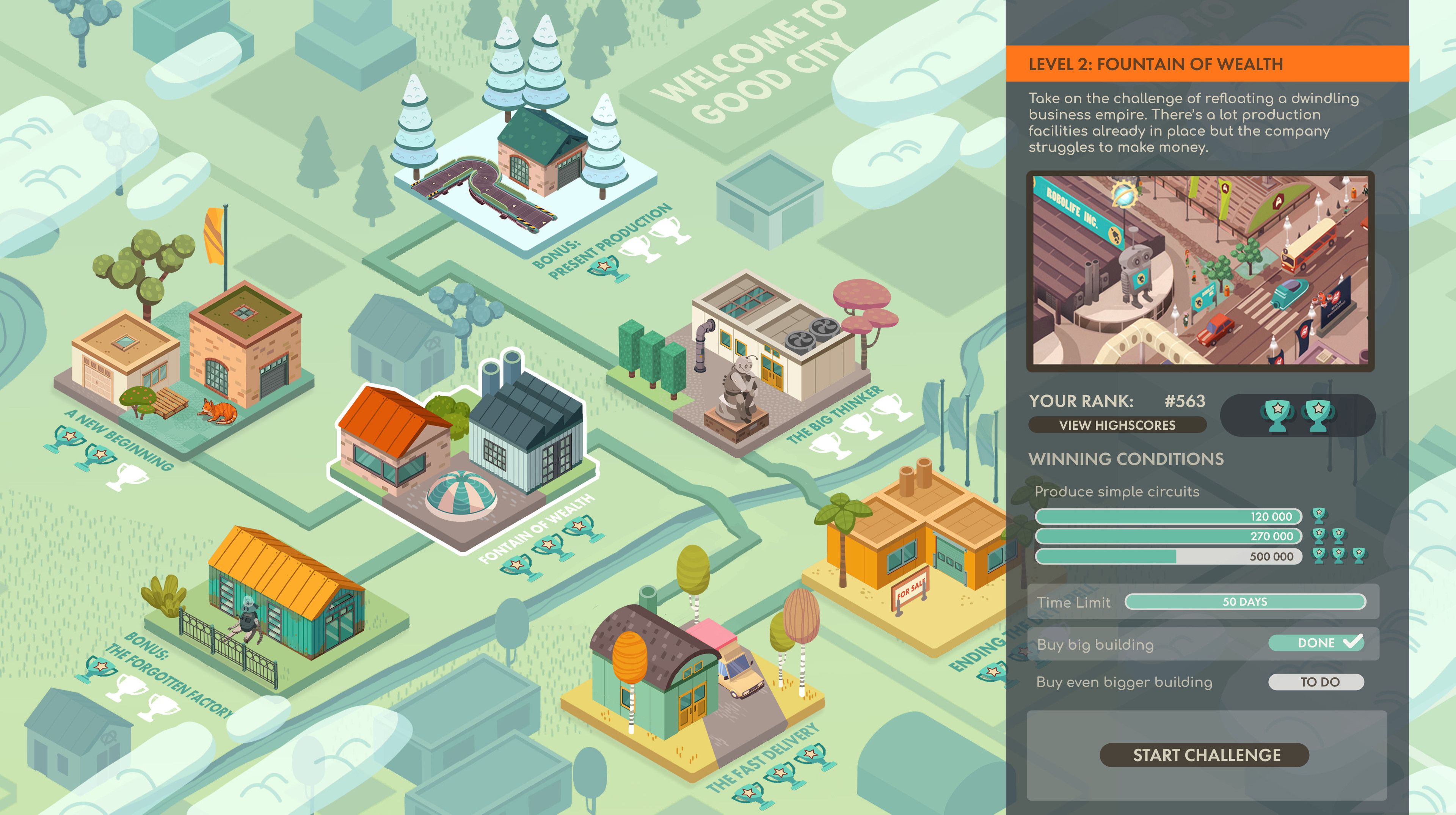Click the Robolife Inc. level preview image

(1200, 270)
